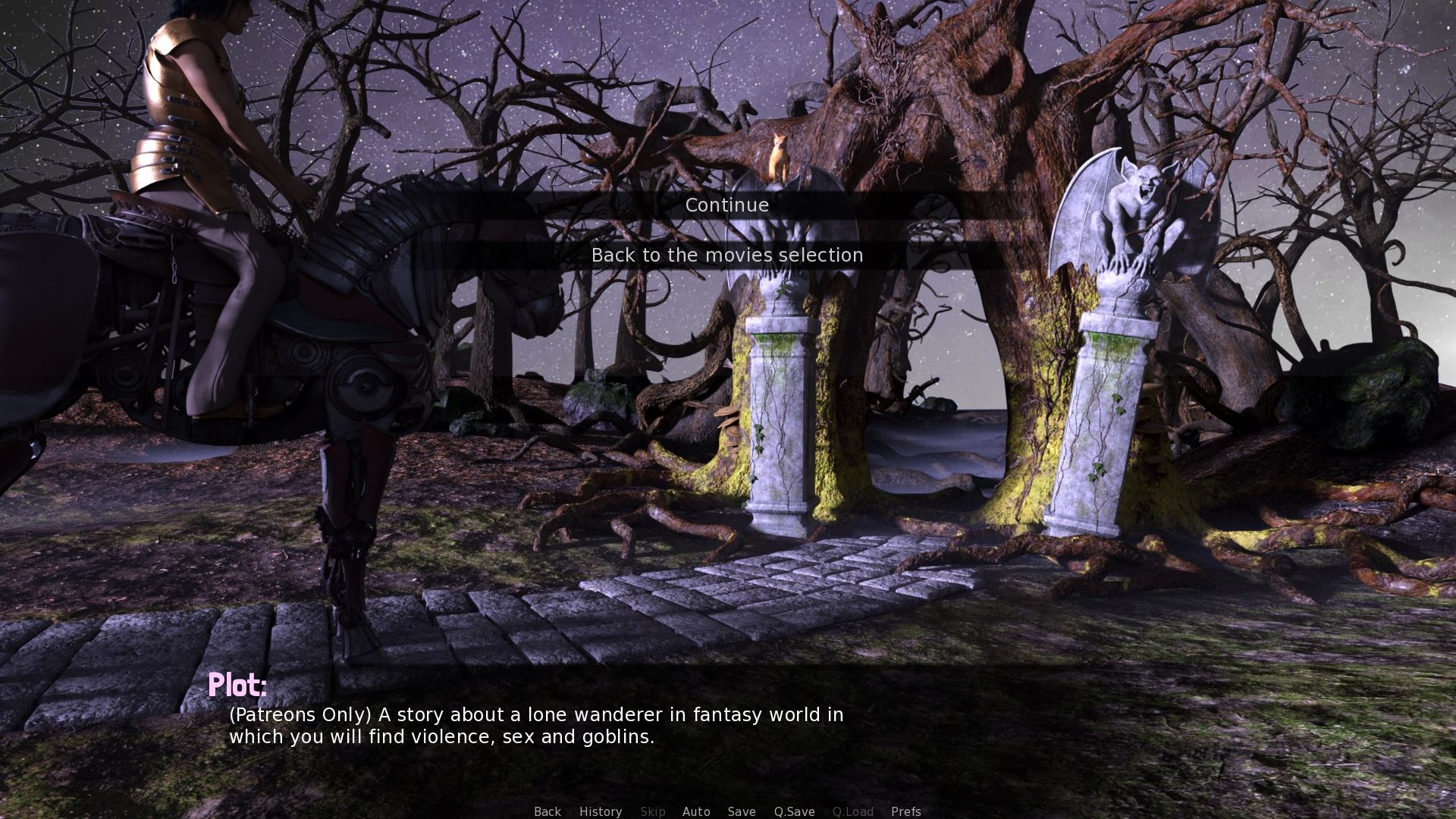Click the Back quick menu button
This screenshot has height=819, width=1456.
tap(548, 811)
